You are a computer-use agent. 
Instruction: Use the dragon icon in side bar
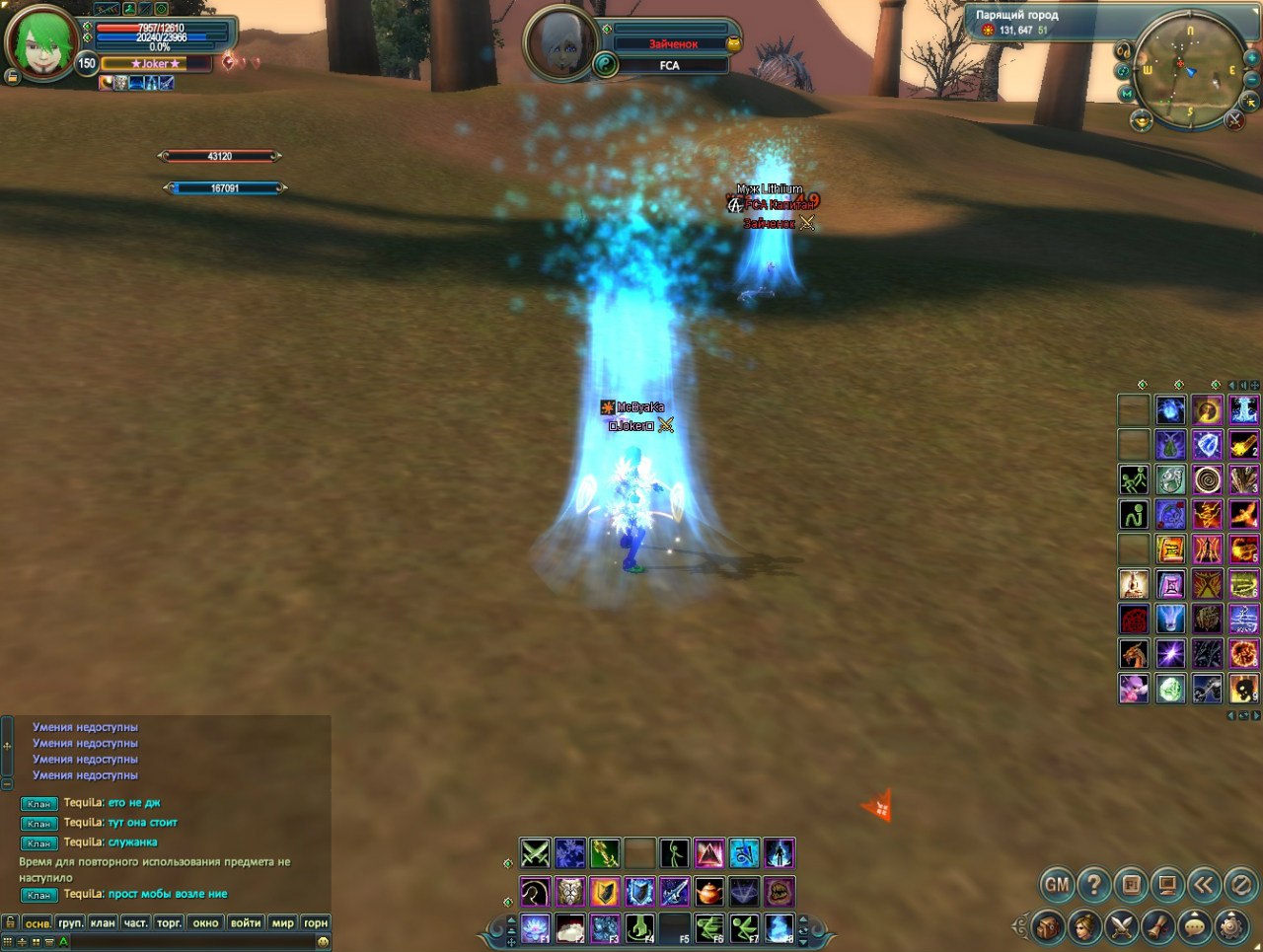coord(1134,653)
